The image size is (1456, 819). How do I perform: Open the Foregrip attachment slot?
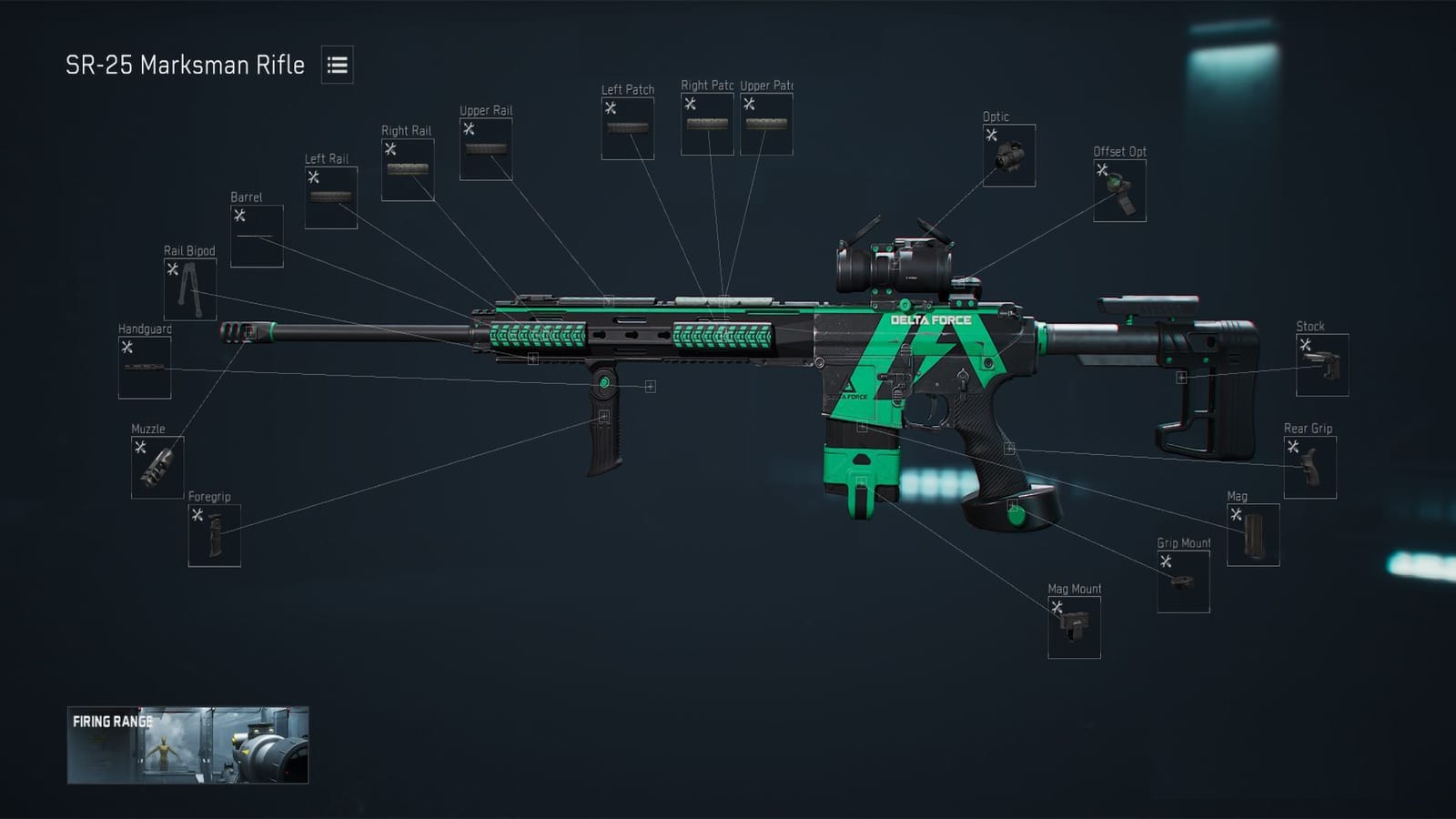tap(213, 535)
